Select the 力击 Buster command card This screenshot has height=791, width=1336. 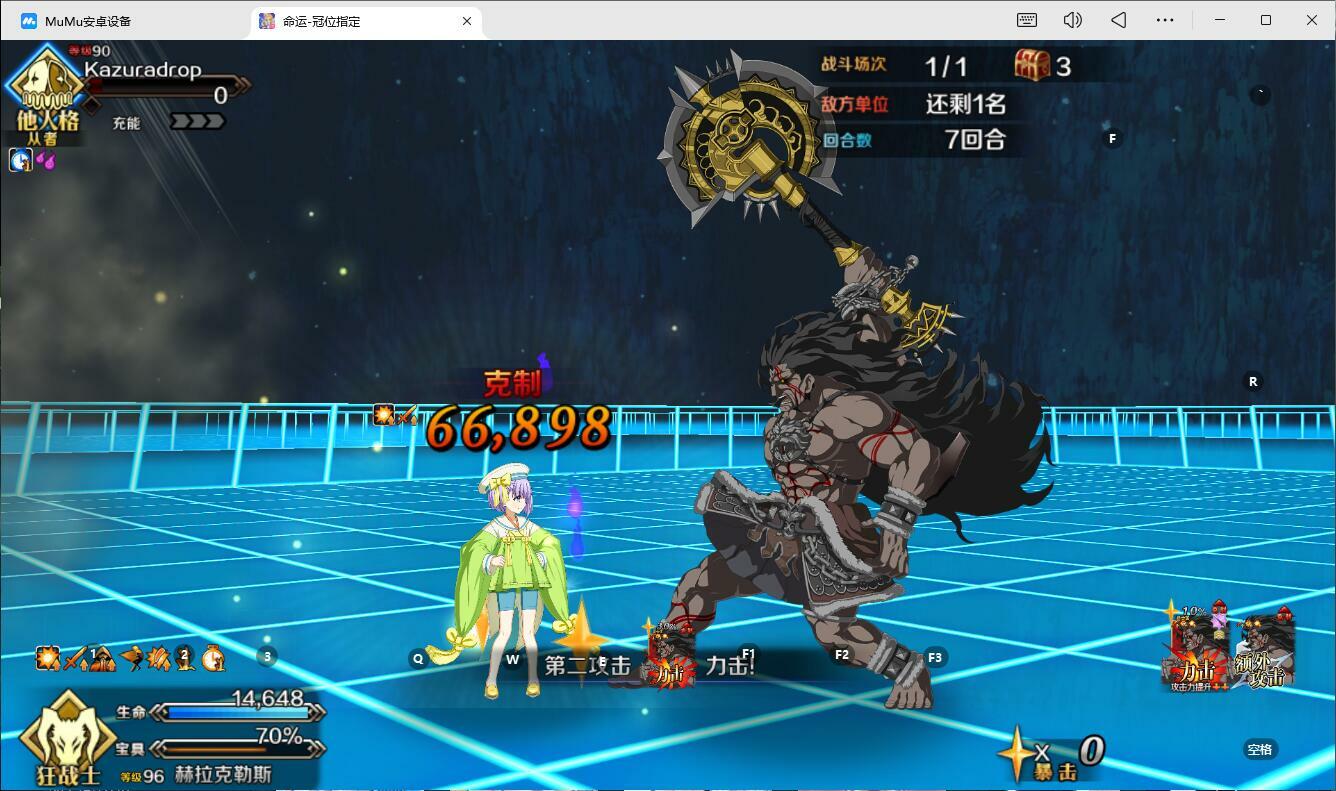pos(1198,650)
